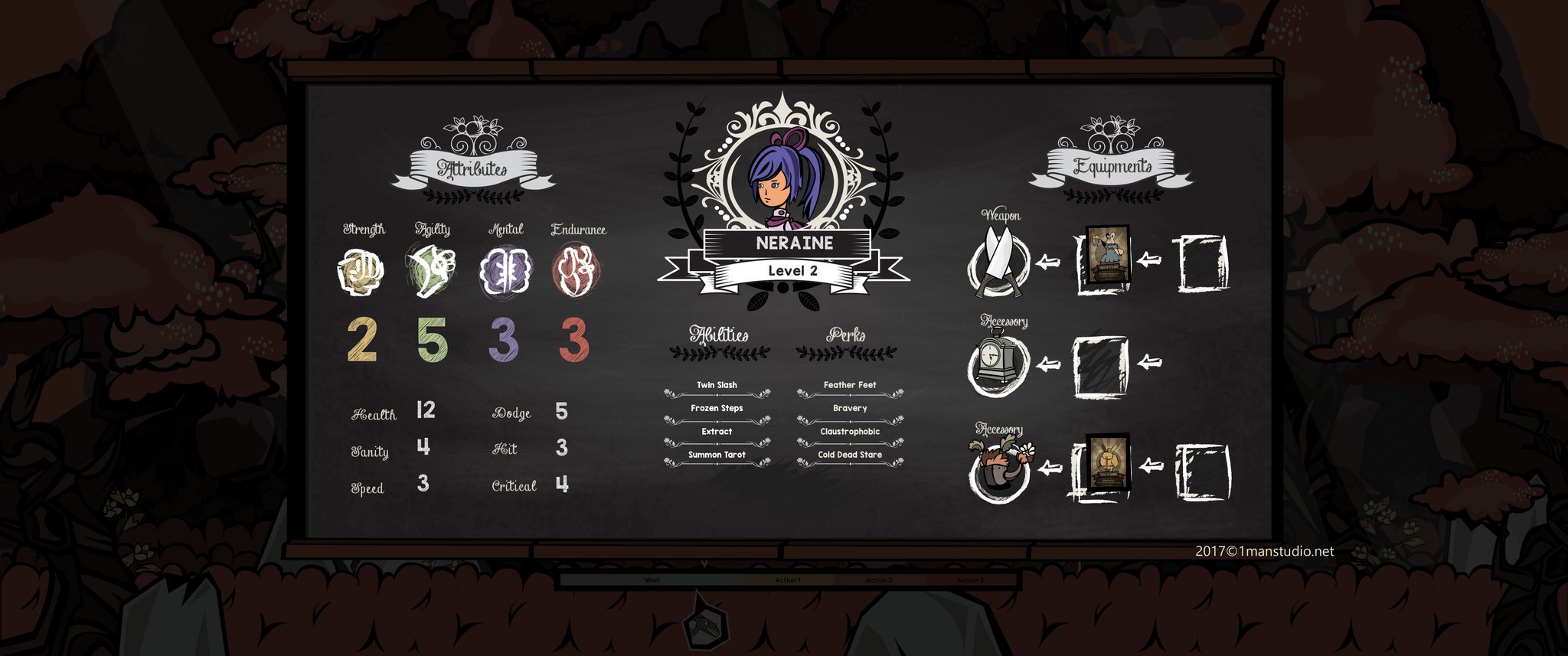Select the Claustrophobic perk

click(850, 431)
